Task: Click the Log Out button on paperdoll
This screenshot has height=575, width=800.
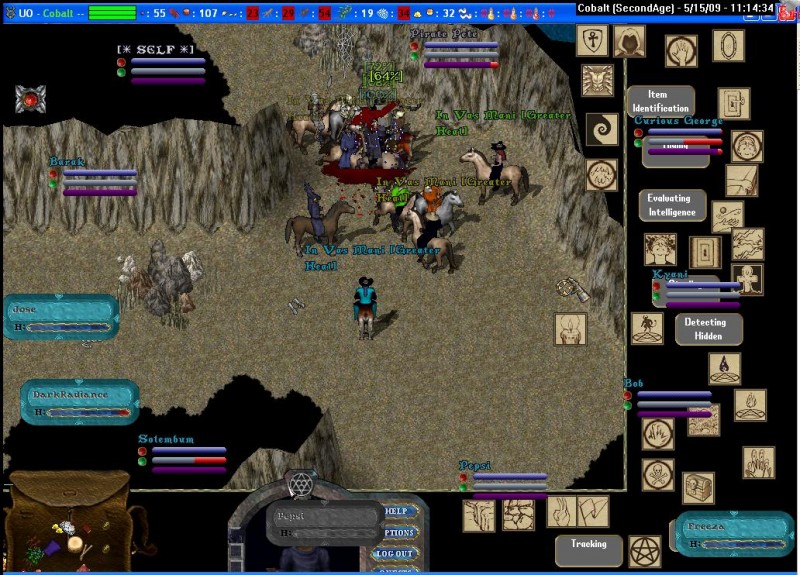Action: tap(395, 553)
